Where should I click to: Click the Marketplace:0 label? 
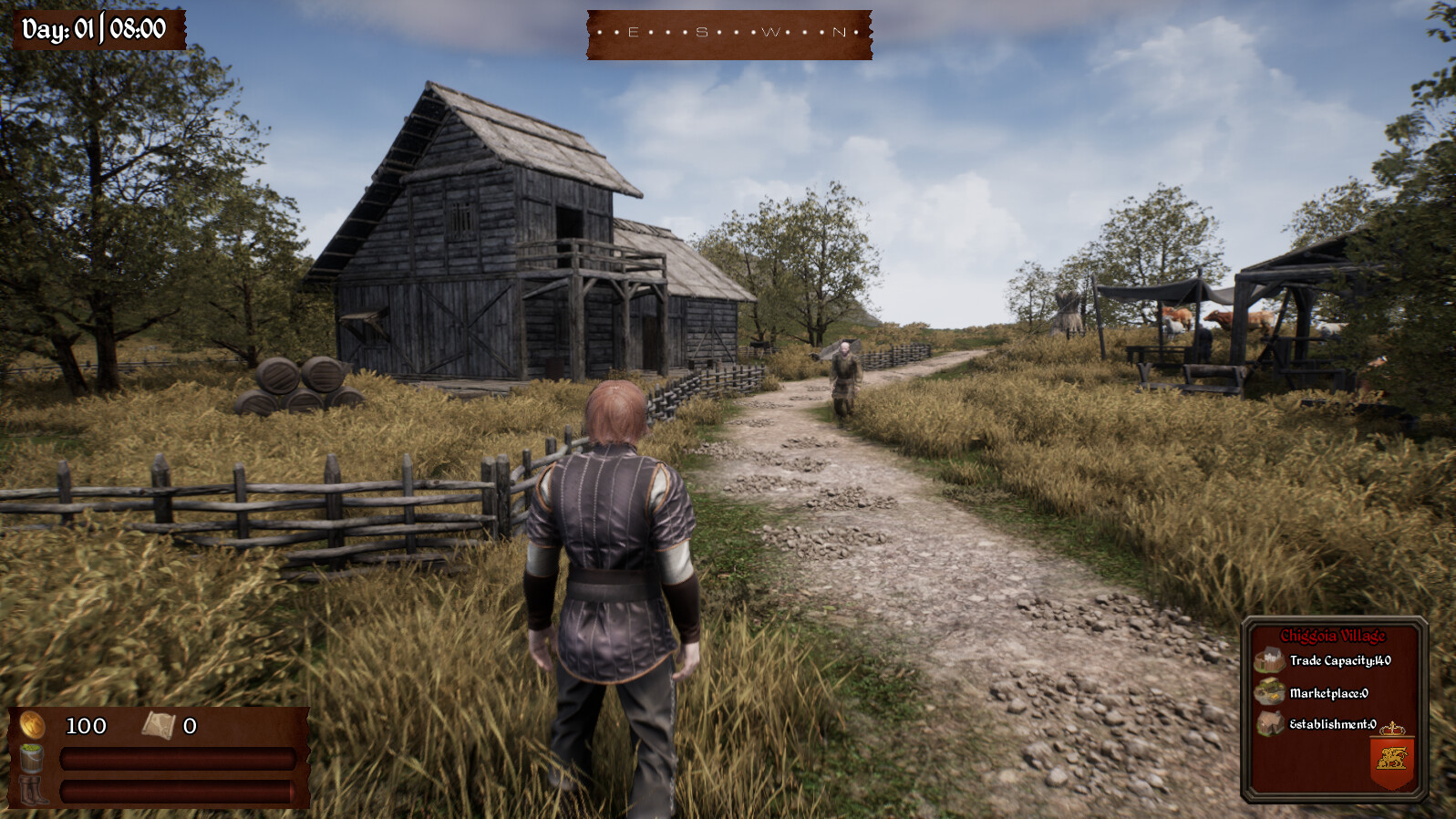1329,692
